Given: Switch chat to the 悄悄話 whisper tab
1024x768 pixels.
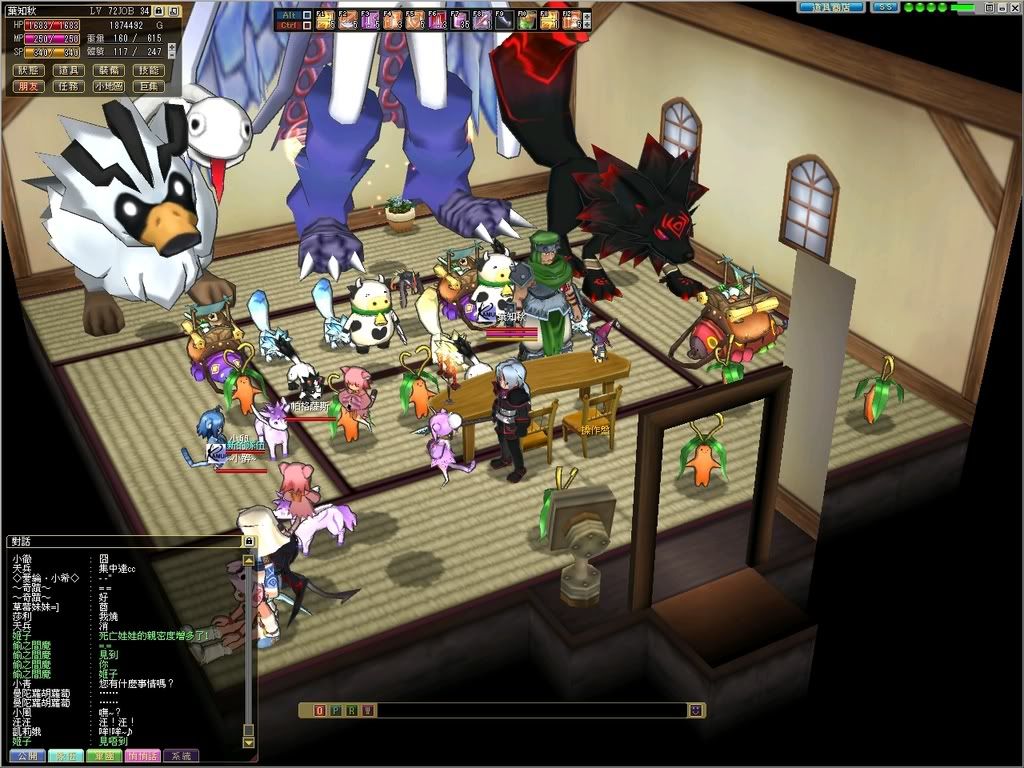Looking at the screenshot, I should click(x=142, y=756).
